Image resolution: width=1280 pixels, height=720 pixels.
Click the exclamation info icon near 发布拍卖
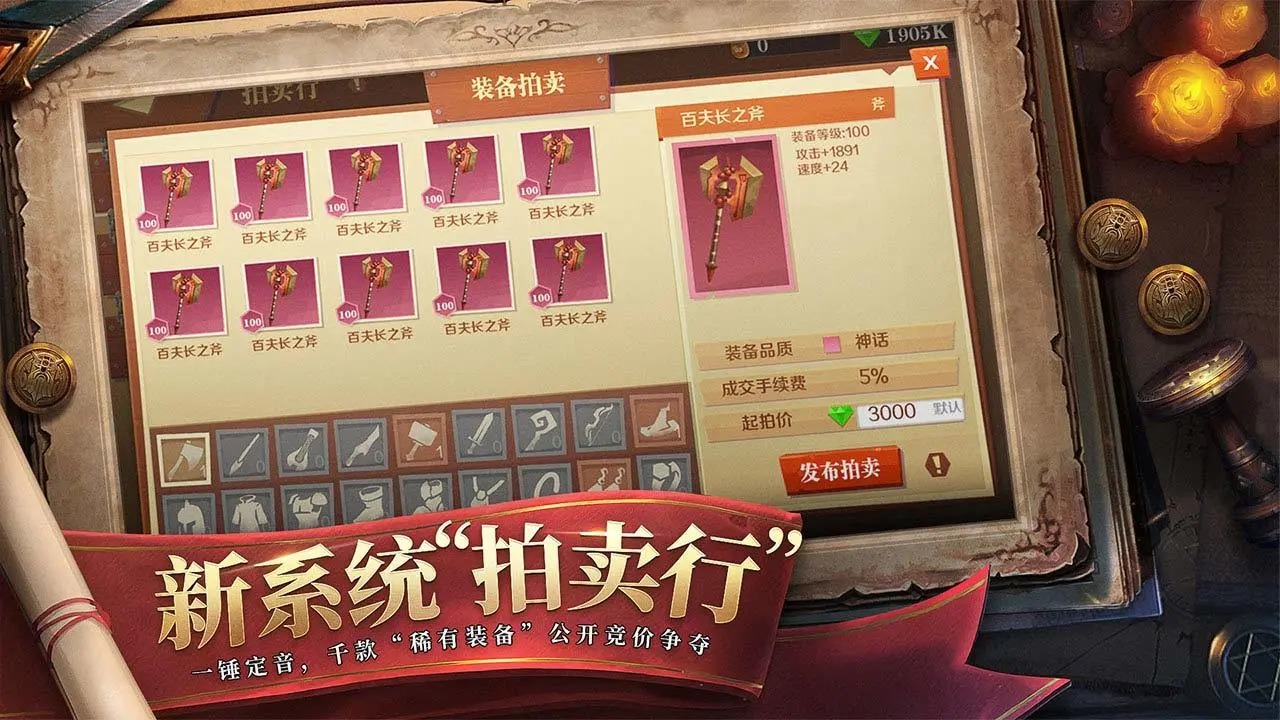point(936,463)
